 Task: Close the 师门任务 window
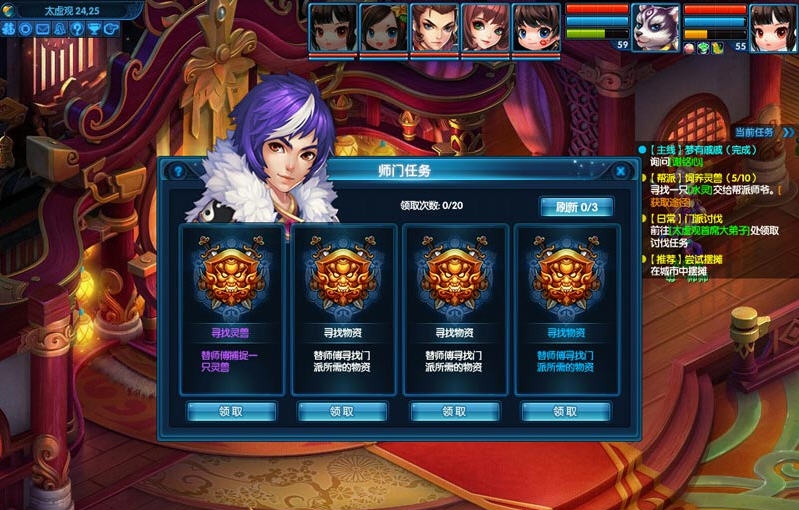click(620, 171)
